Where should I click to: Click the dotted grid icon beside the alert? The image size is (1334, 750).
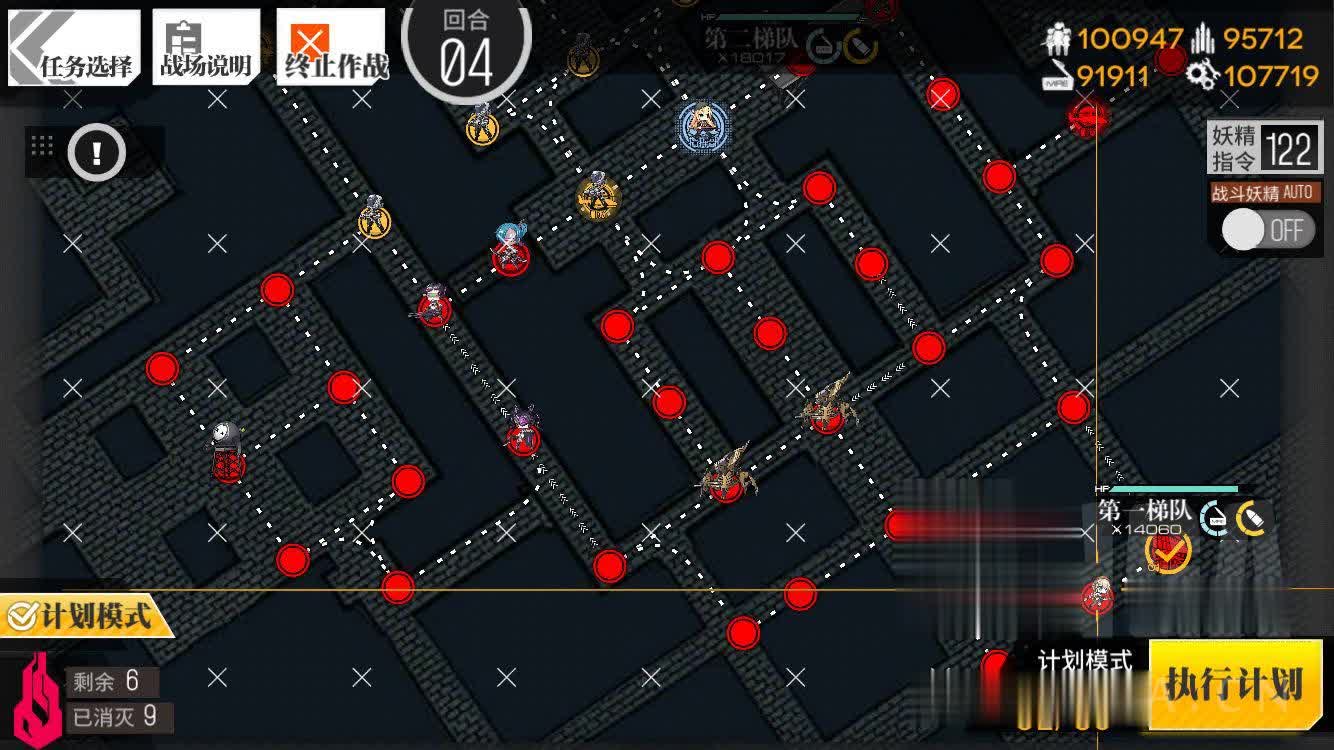pos(42,145)
